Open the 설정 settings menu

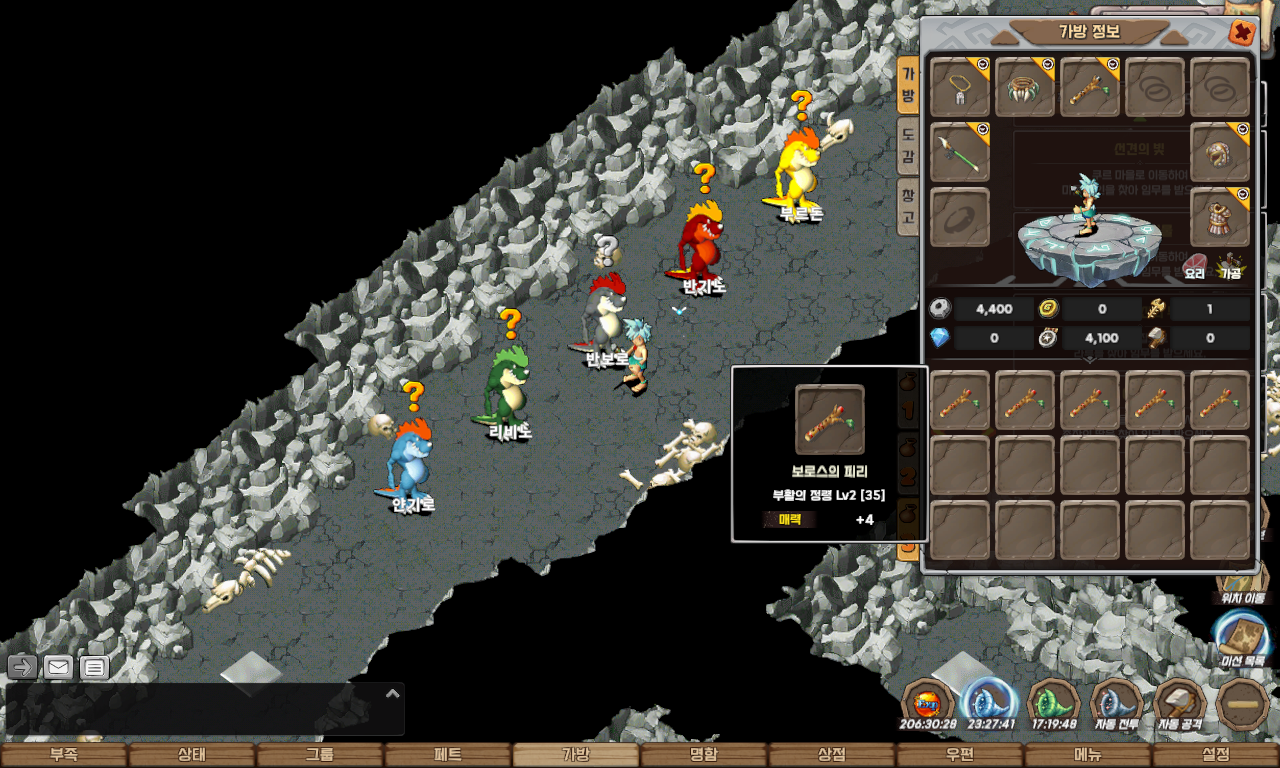pyautogui.click(x=1216, y=755)
